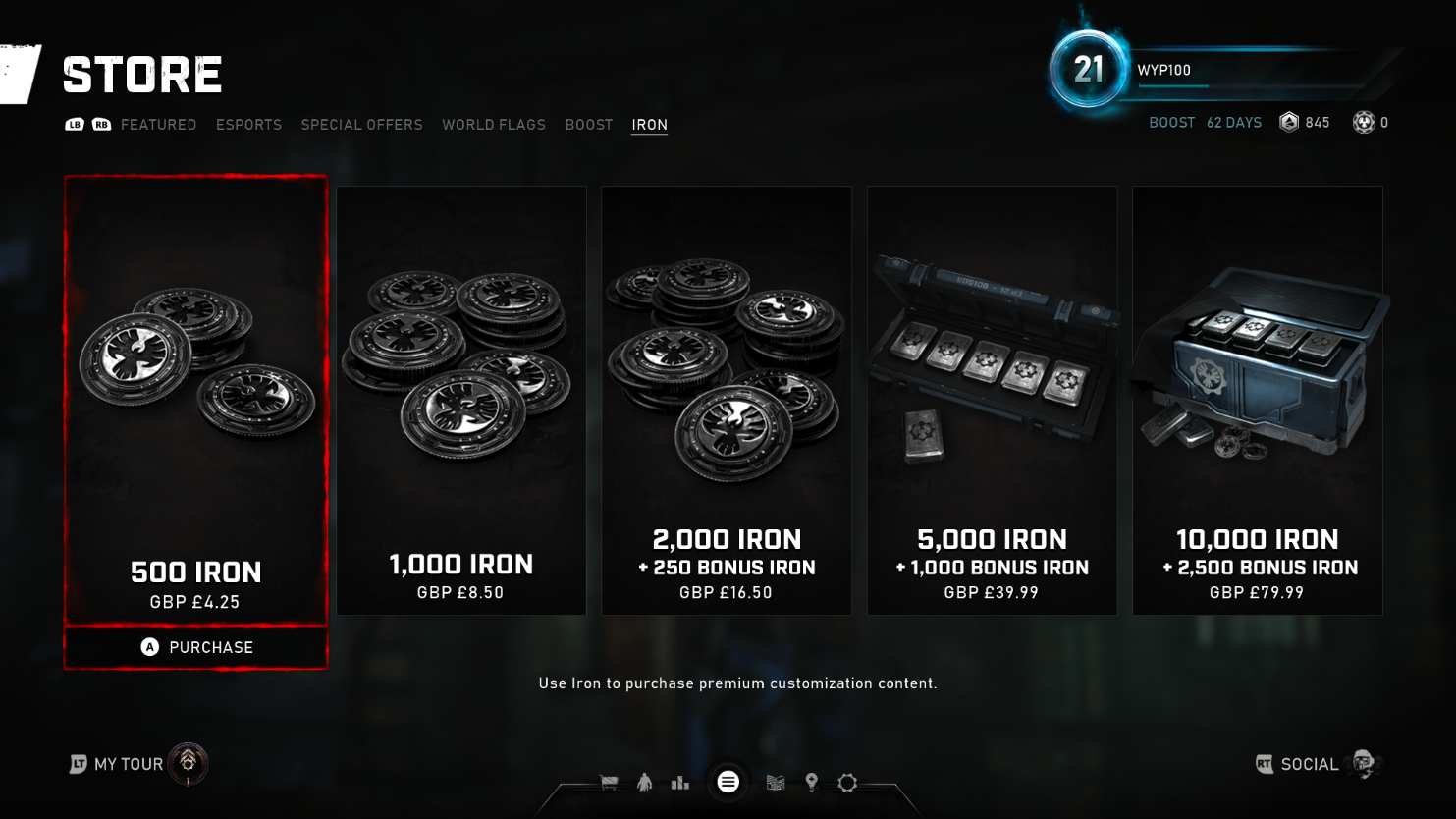This screenshot has width=1456, height=819.
Task: Select the 500 Iron pack
Action: pos(195,400)
